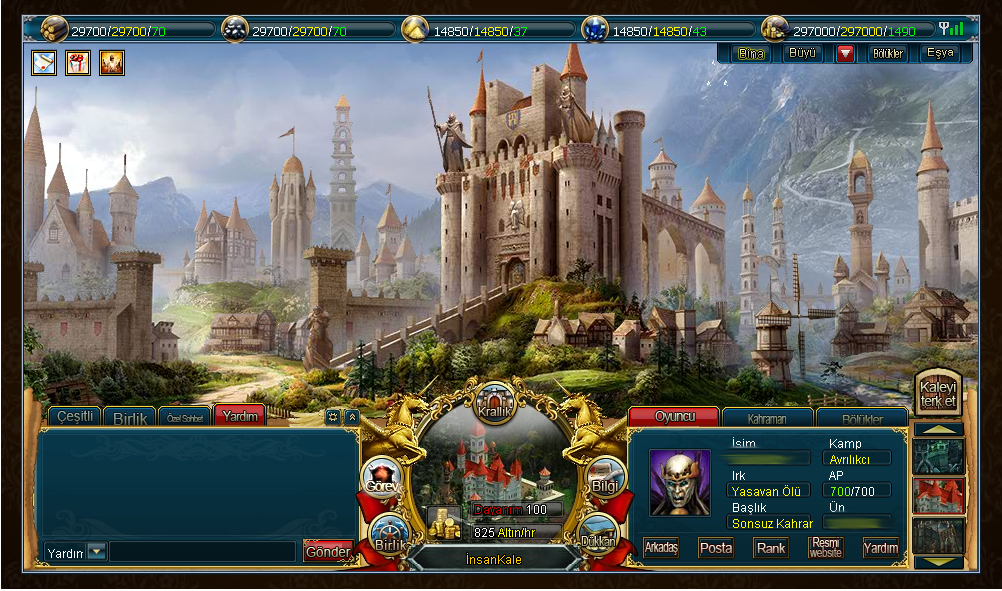Switch to the Çeşitli chat tab
Screen dimensions: 1002x591
coord(75,416)
